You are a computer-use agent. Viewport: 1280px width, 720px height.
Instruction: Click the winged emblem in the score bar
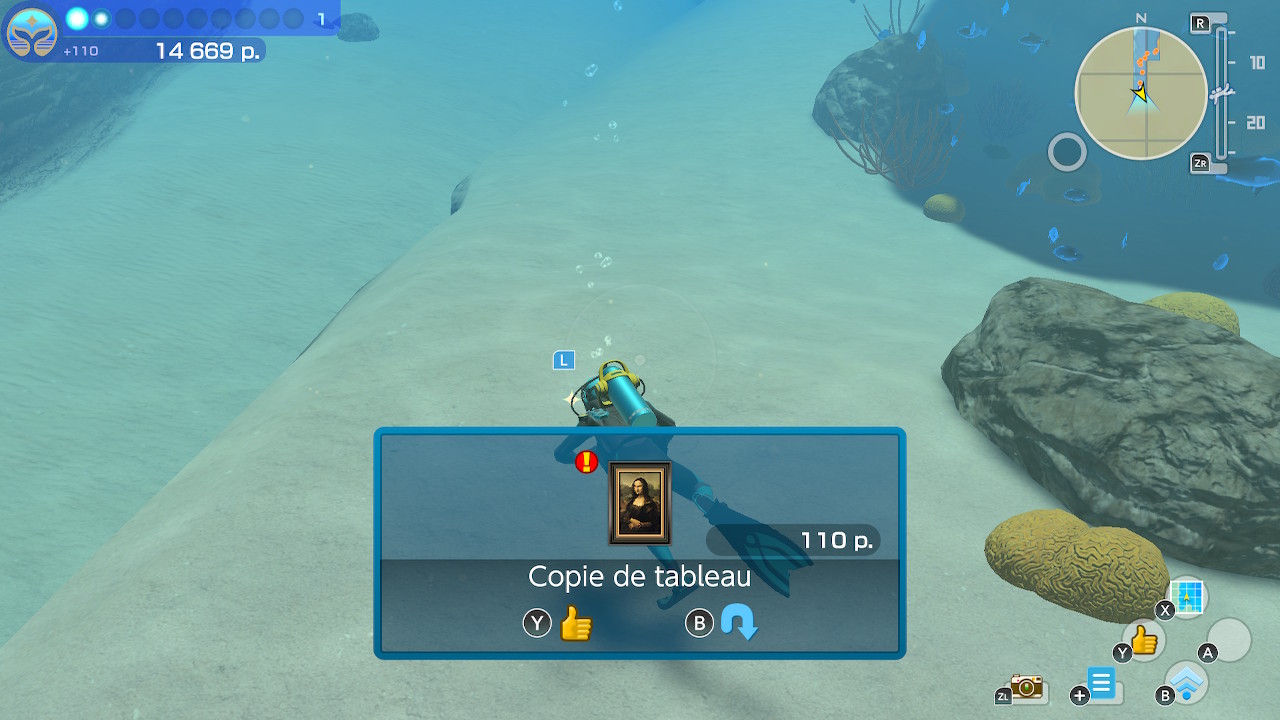click(31, 33)
